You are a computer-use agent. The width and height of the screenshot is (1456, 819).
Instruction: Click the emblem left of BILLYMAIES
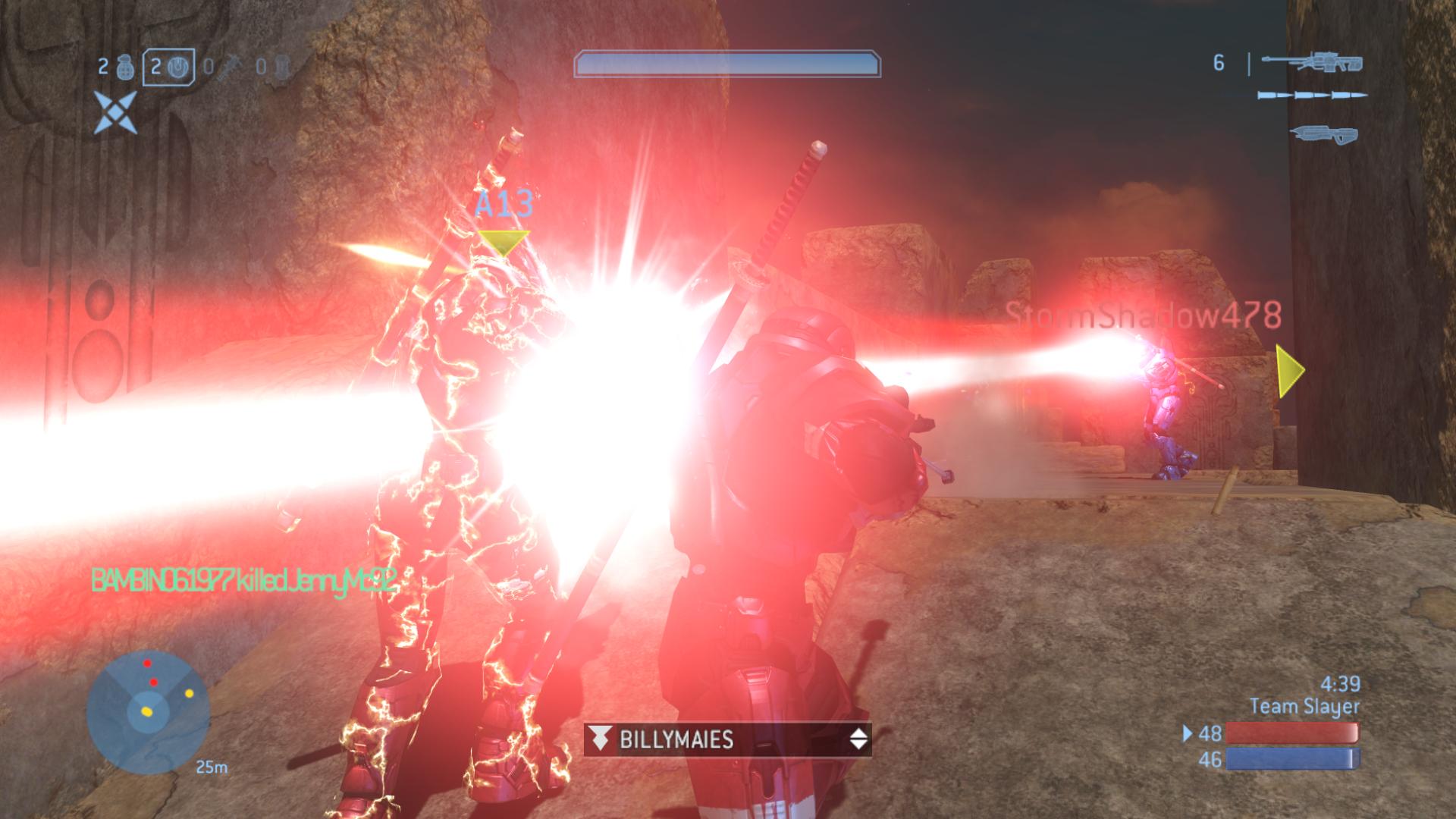pos(601,739)
